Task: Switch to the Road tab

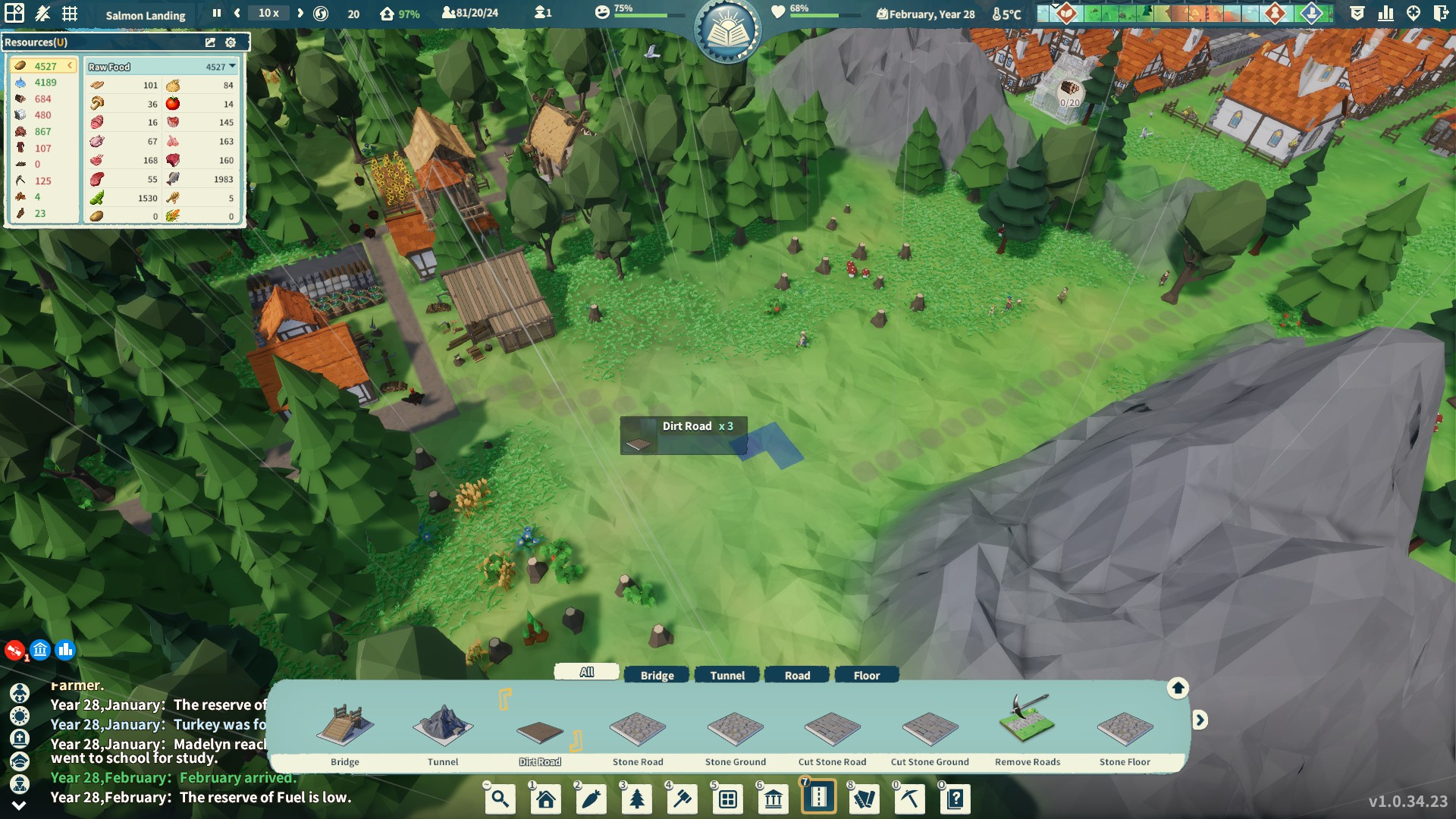Action: click(797, 675)
